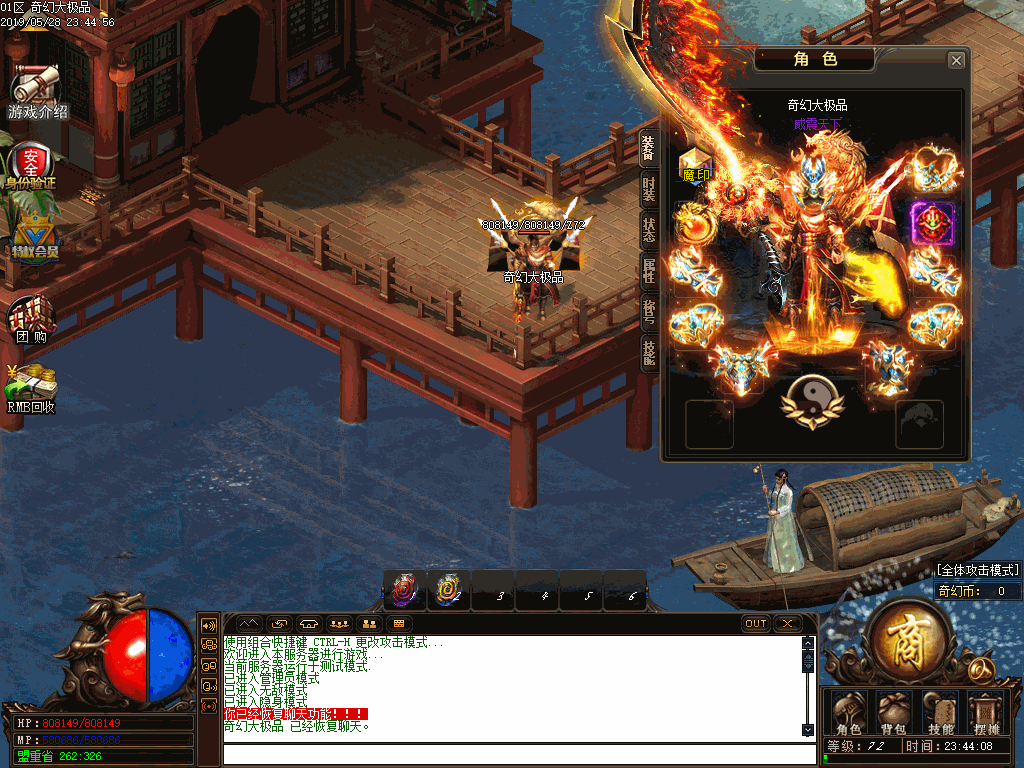Open the RMB回收 recycling icon
Viewport: 1024px width, 768px height.
pos(31,388)
